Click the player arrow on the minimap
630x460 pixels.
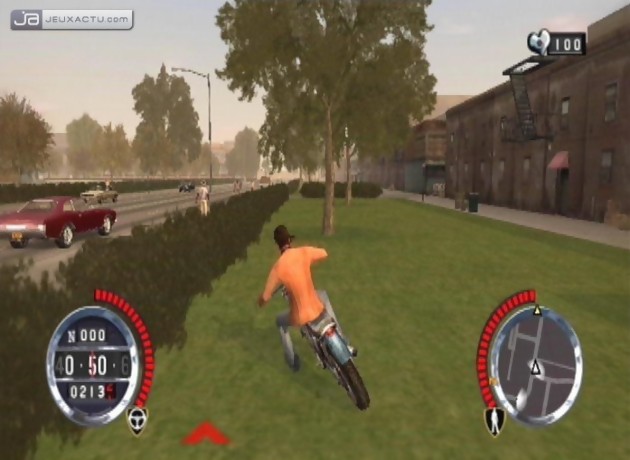tap(536, 369)
